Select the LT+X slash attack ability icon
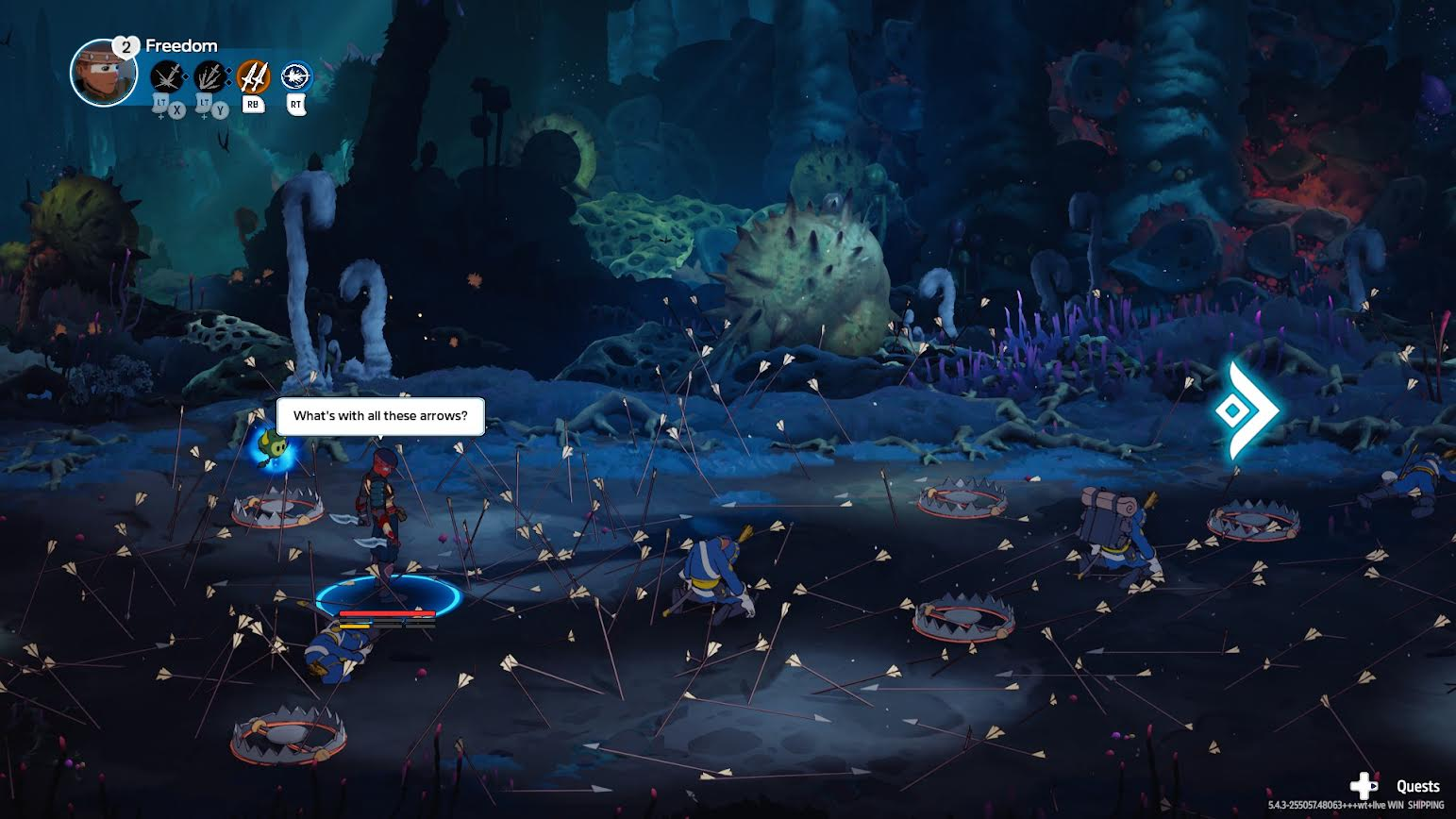Image resolution: width=1456 pixels, height=819 pixels. pos(166,75)
